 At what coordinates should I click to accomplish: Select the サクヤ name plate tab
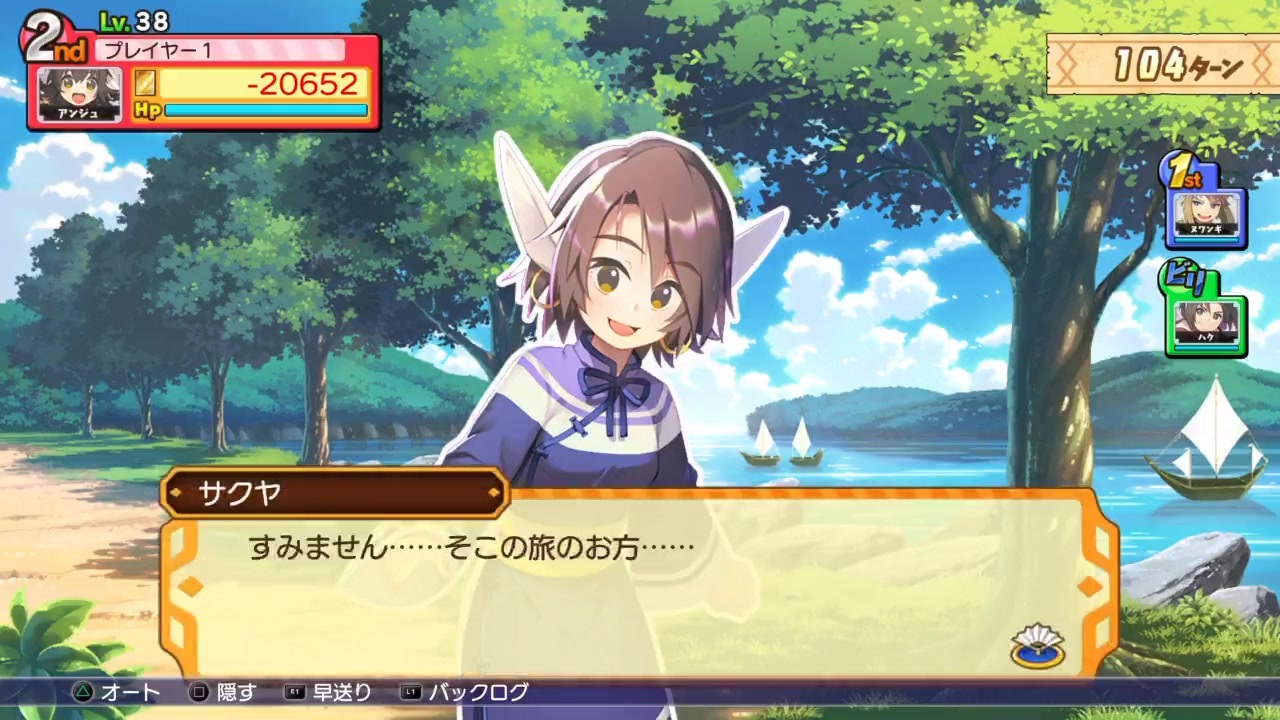click(330, 492)
